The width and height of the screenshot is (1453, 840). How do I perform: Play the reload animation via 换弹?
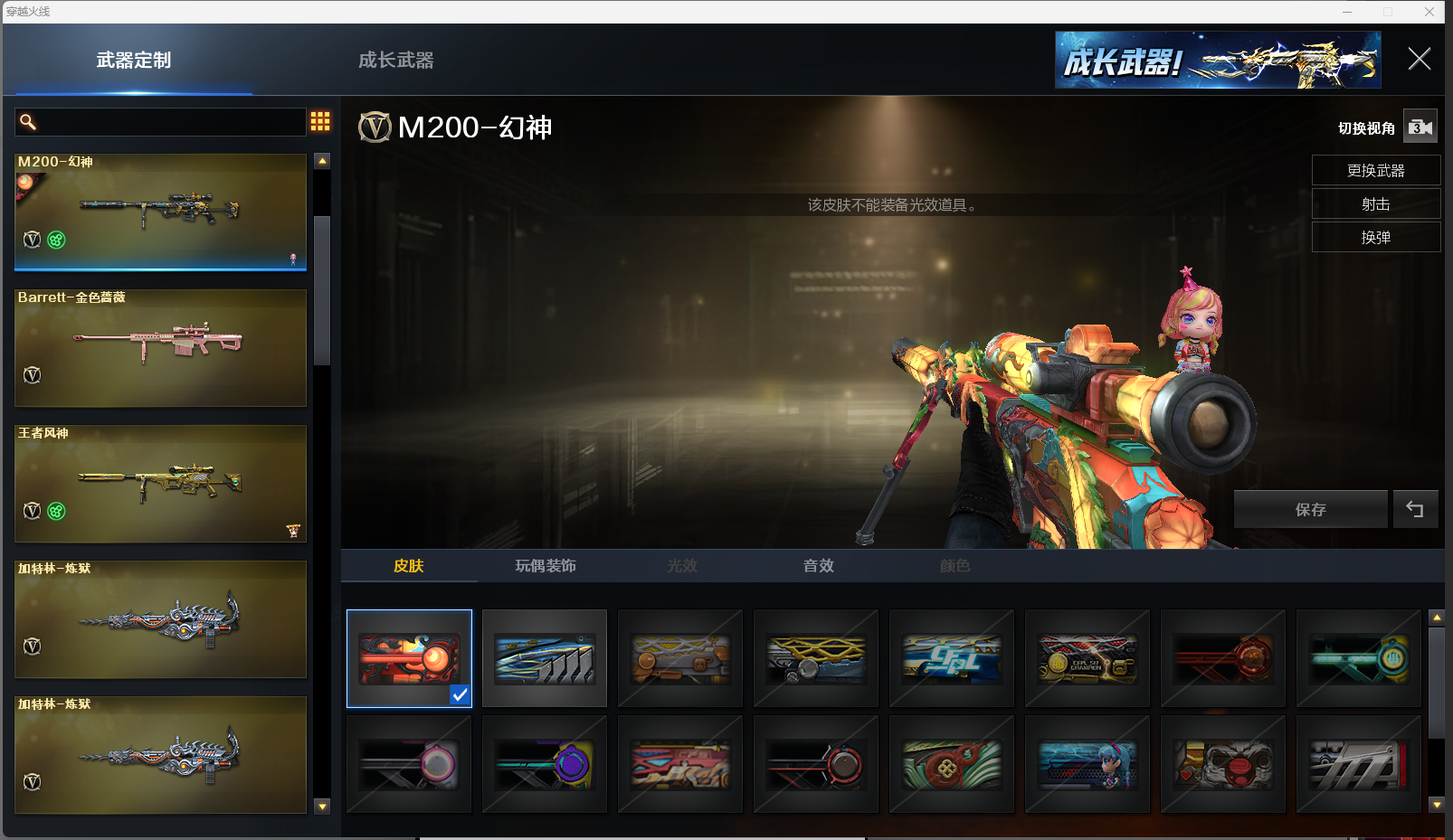(1375, 238)
